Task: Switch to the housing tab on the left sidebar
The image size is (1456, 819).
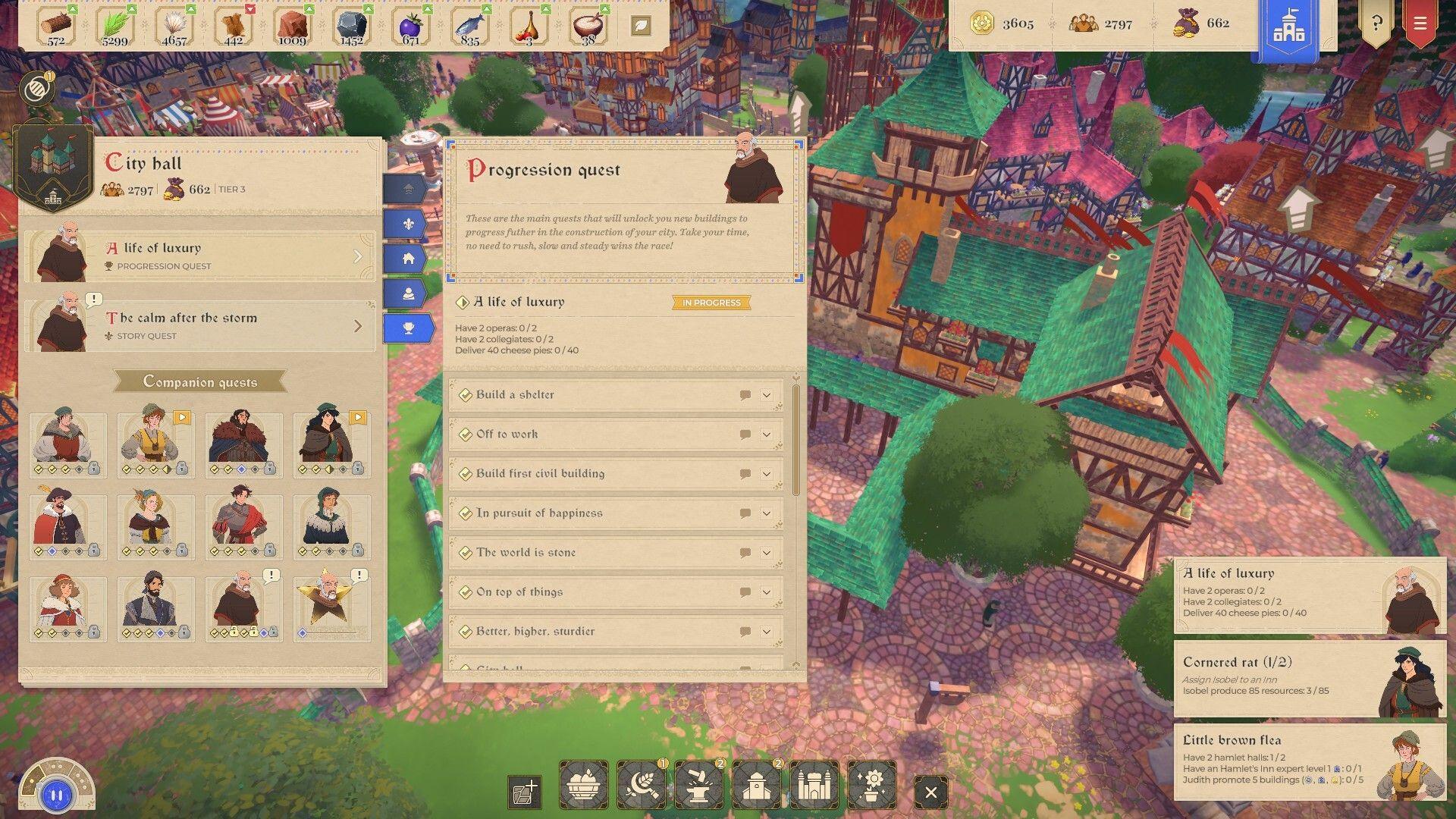Action: (409, 258)
